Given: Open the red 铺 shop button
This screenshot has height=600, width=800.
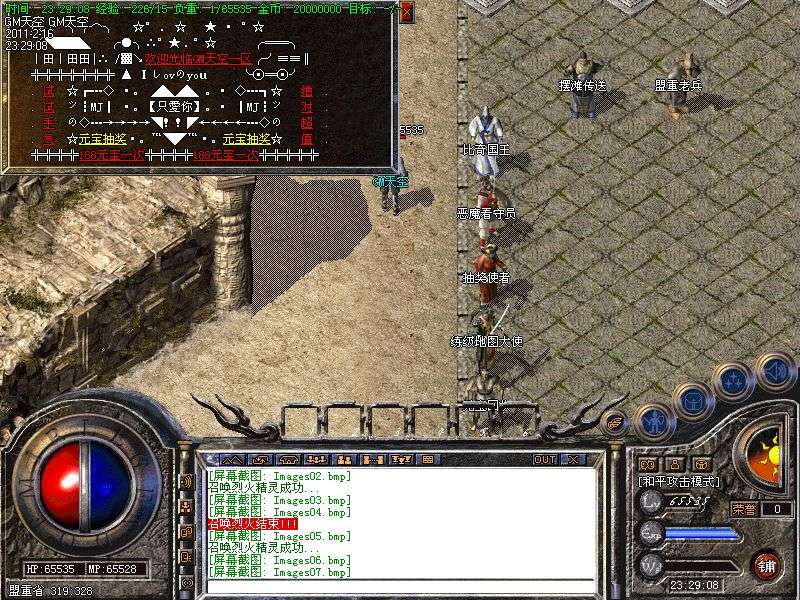Looking at the screenshot, I should pyautogui.click(x=767, y=564).
